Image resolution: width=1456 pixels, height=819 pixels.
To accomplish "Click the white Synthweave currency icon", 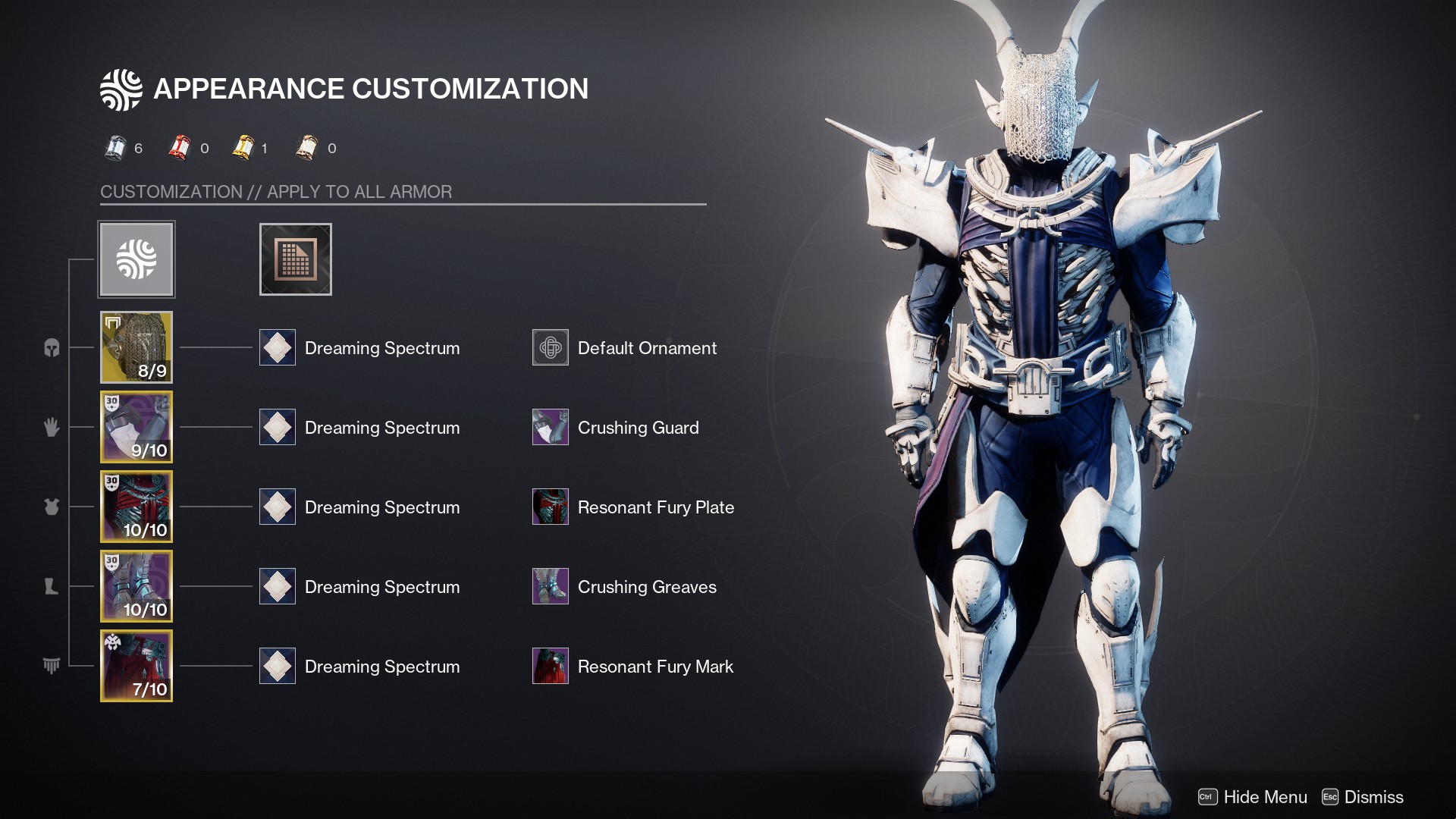I will (115, 149).
